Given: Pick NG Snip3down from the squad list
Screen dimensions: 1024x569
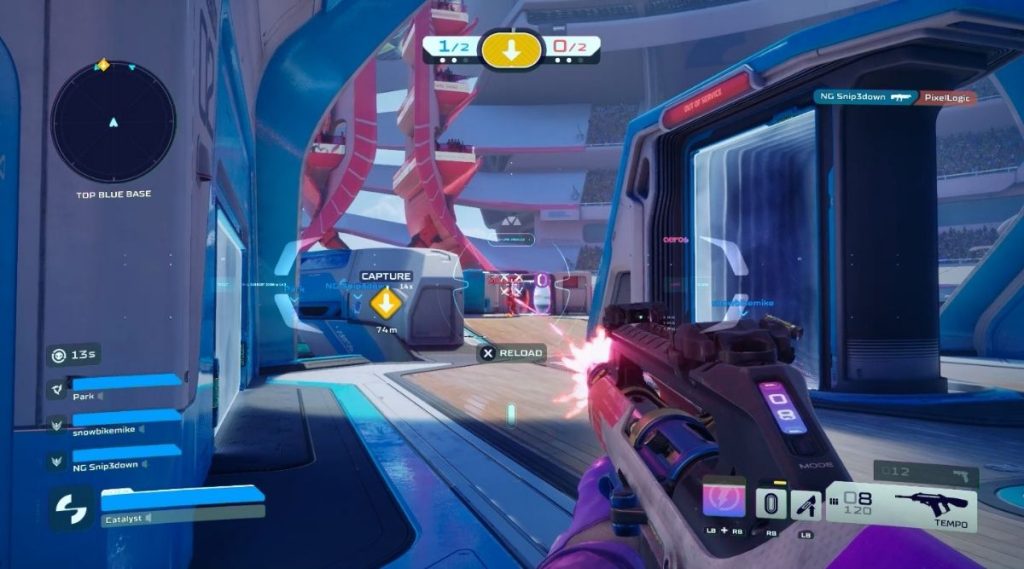Looking at the screenshot, I should pyautogui.click(x=115, y=459).
